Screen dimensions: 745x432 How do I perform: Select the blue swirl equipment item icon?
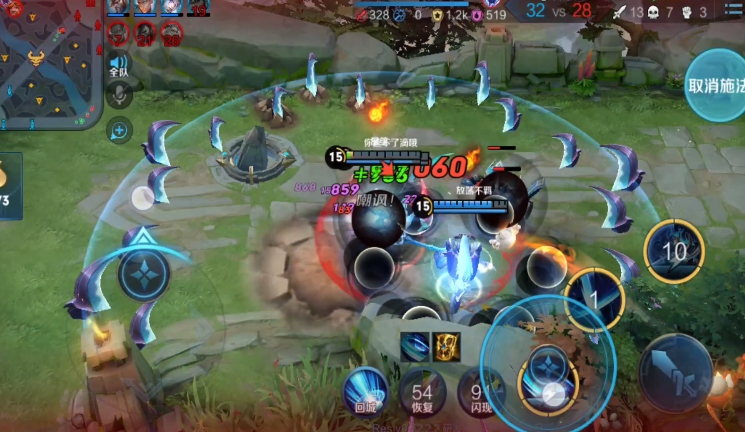(x=414, y=345)
